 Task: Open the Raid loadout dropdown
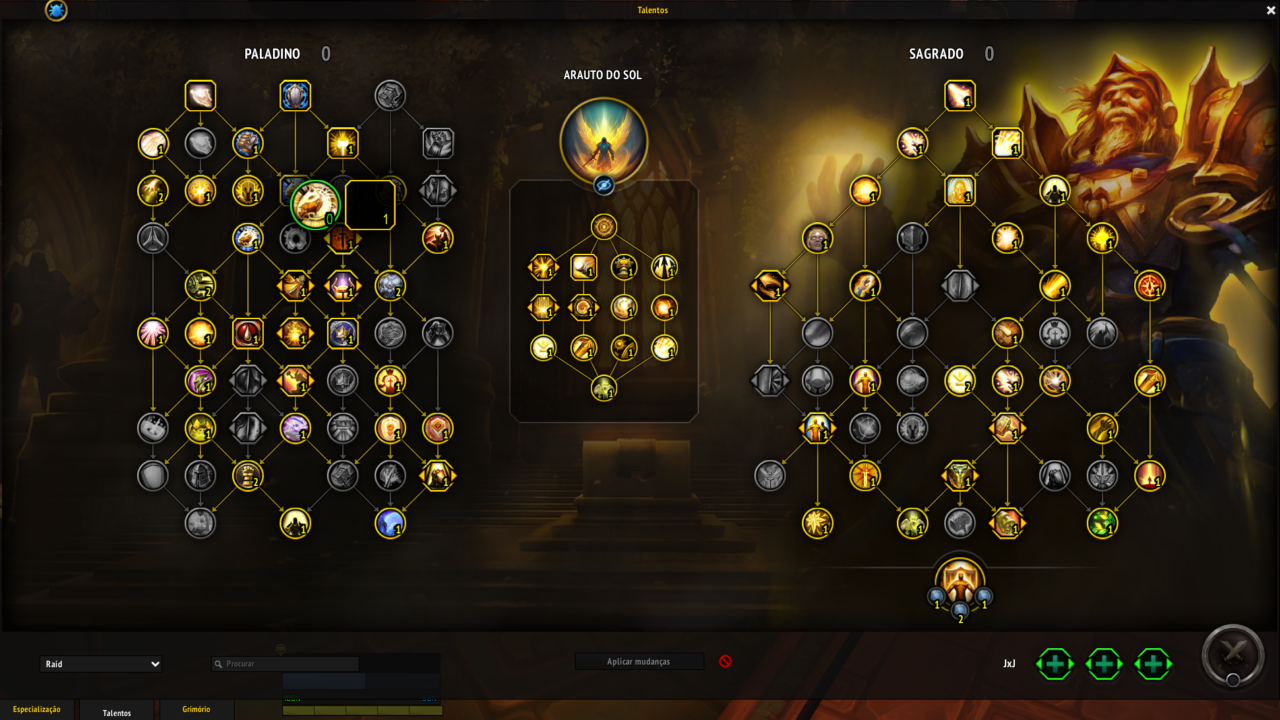[x=101, y=664]
